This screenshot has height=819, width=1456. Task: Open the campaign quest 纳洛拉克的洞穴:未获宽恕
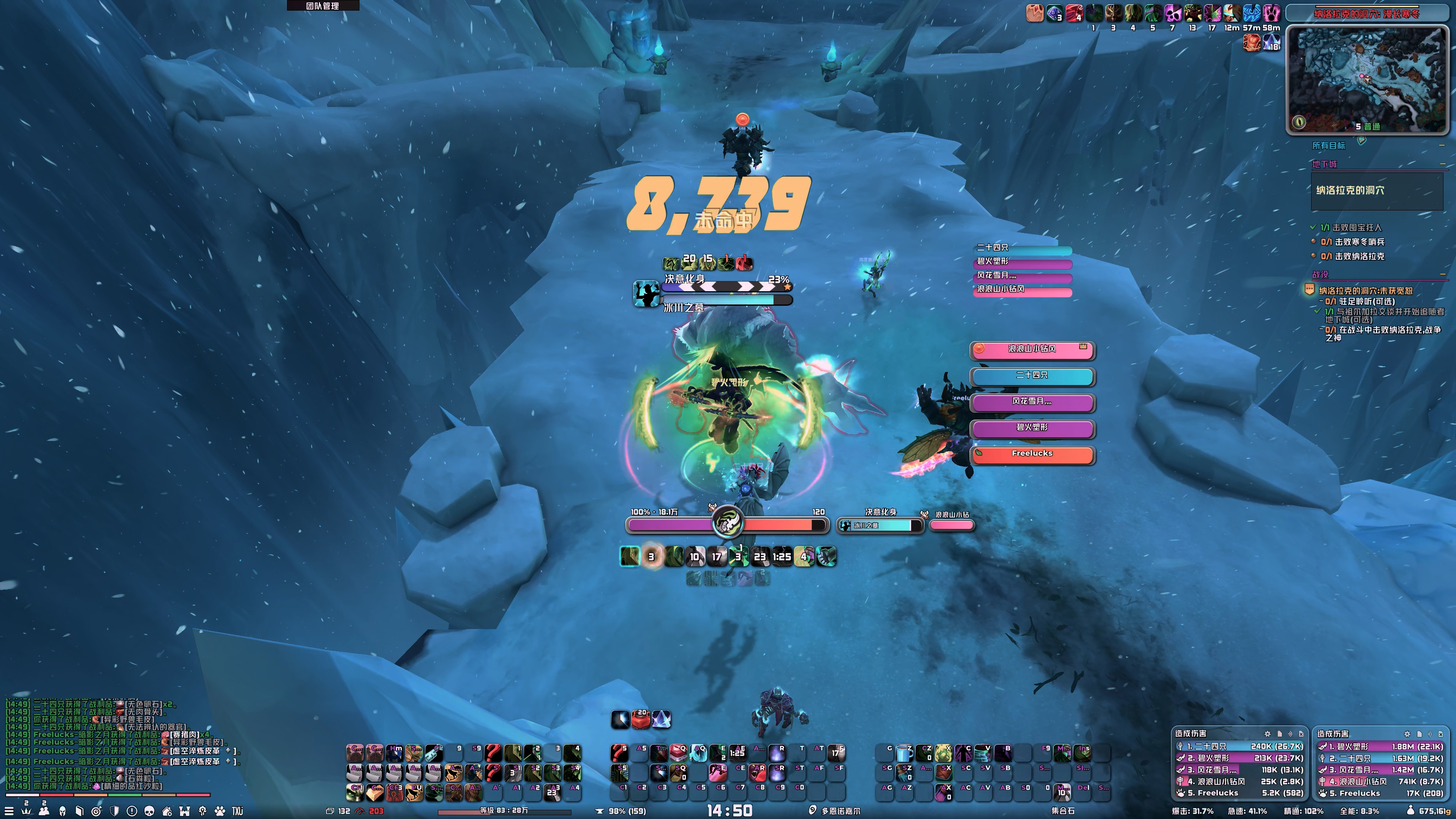(x=1365, y=291)
